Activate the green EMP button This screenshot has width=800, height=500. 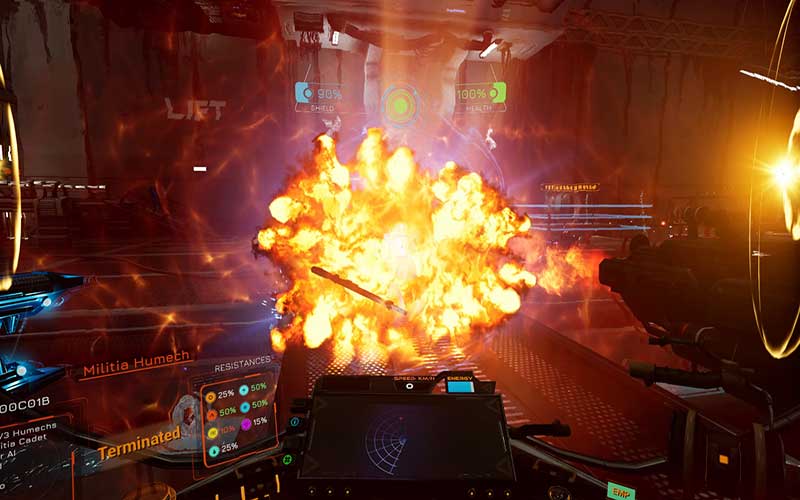[x=620, y=491]
